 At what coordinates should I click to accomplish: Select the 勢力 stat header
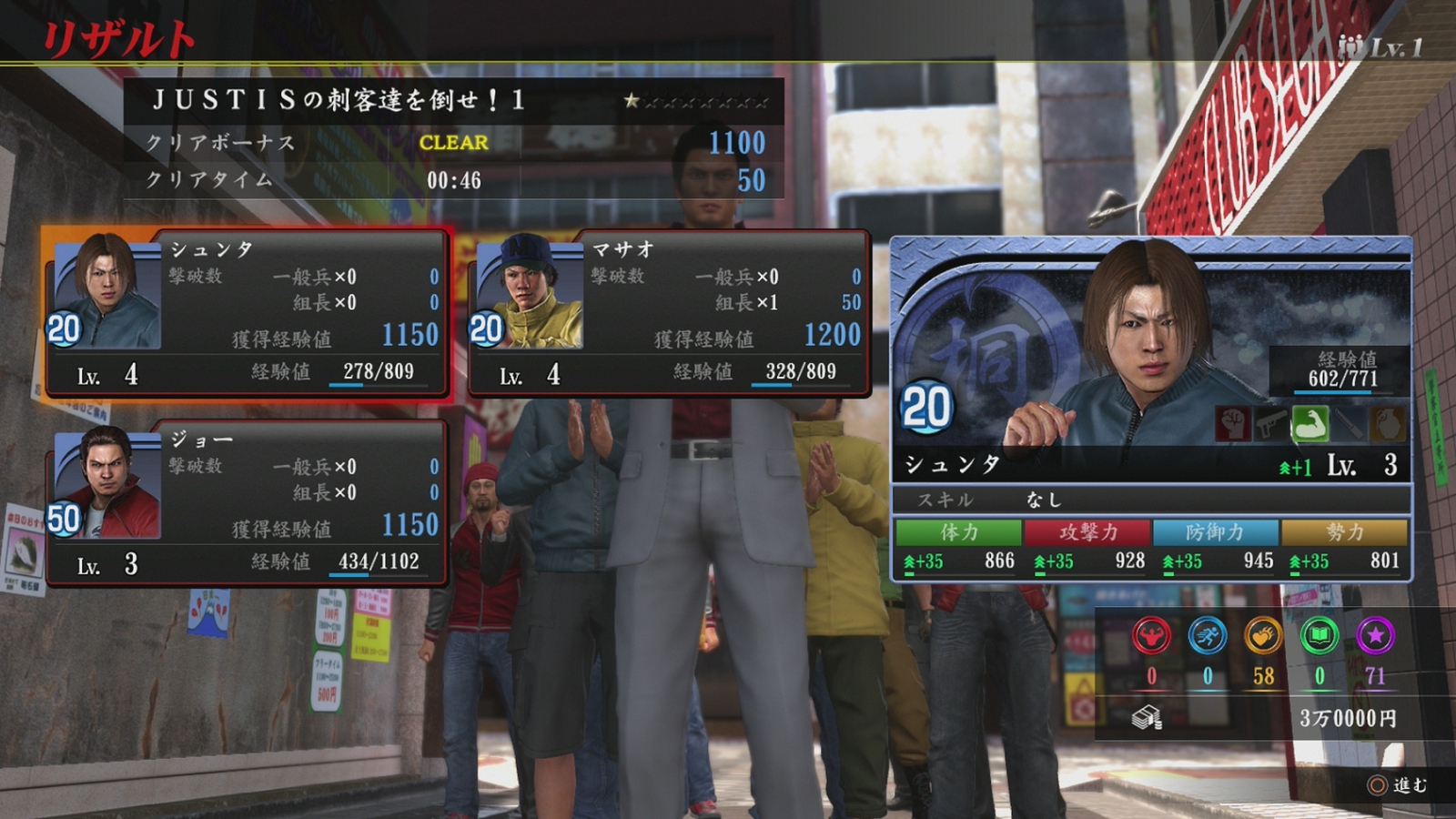(1344, 532)
